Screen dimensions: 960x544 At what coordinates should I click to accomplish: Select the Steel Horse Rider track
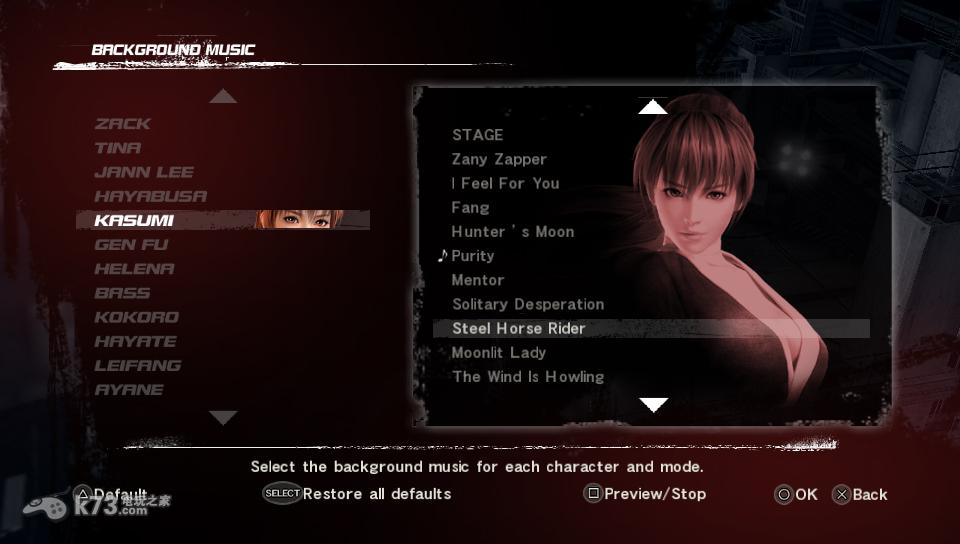tap(518, 328)
